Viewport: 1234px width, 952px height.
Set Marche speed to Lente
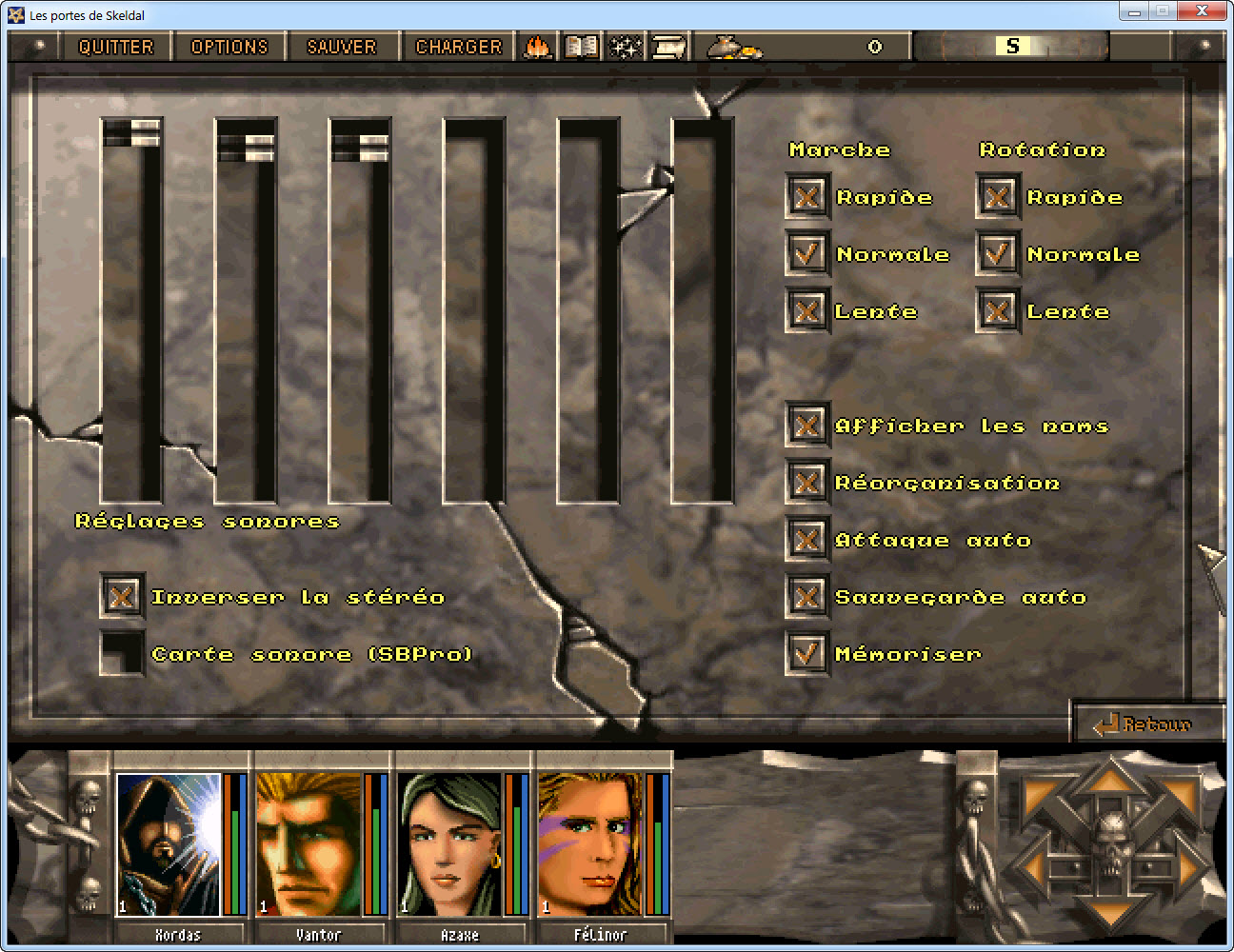[x=807, y=311]
